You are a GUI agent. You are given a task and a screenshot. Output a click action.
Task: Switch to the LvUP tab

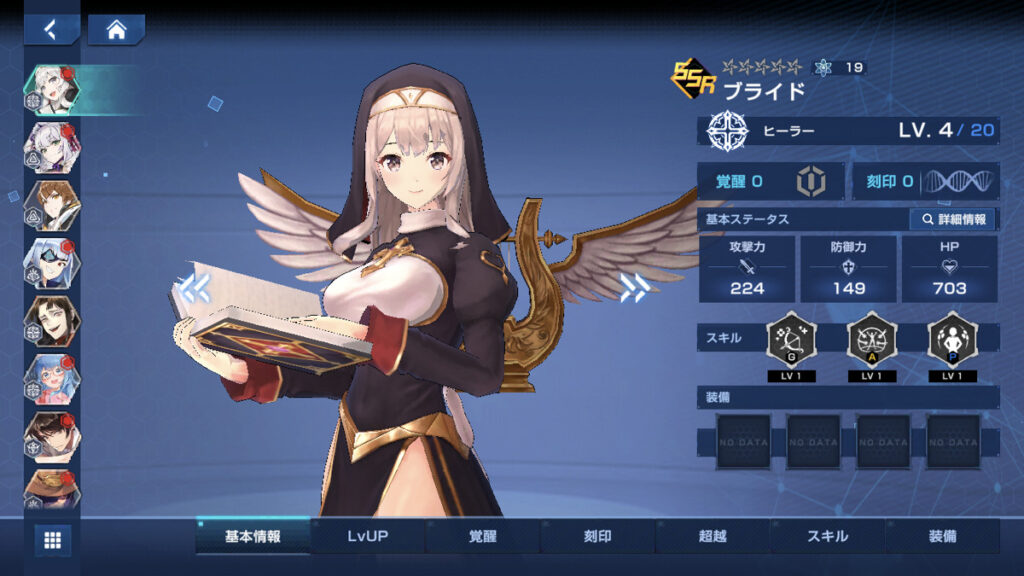367,536
